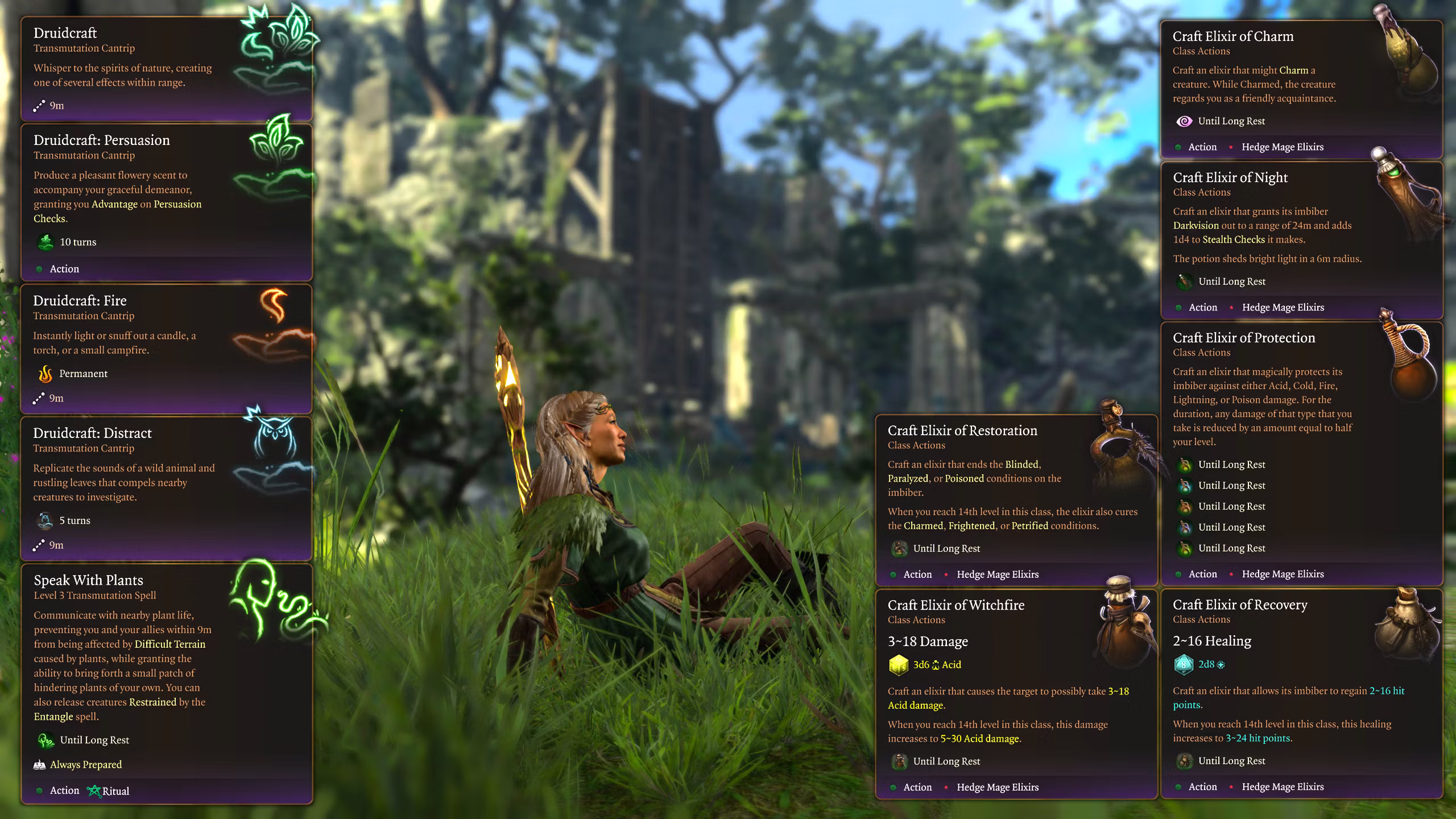
Task: Select the Craft Elixir of Recovery card
Action: pyautogui.click(x=1301, y=693)
